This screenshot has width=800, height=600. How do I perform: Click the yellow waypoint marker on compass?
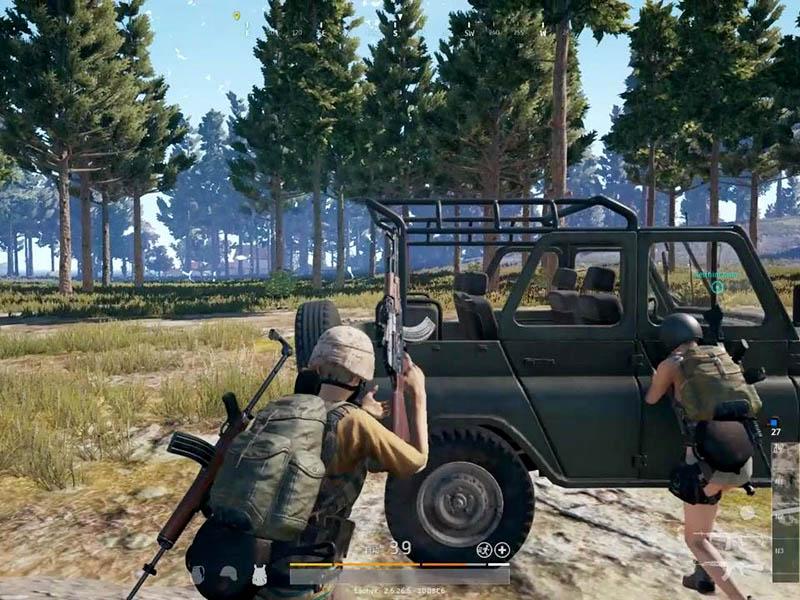236,16
